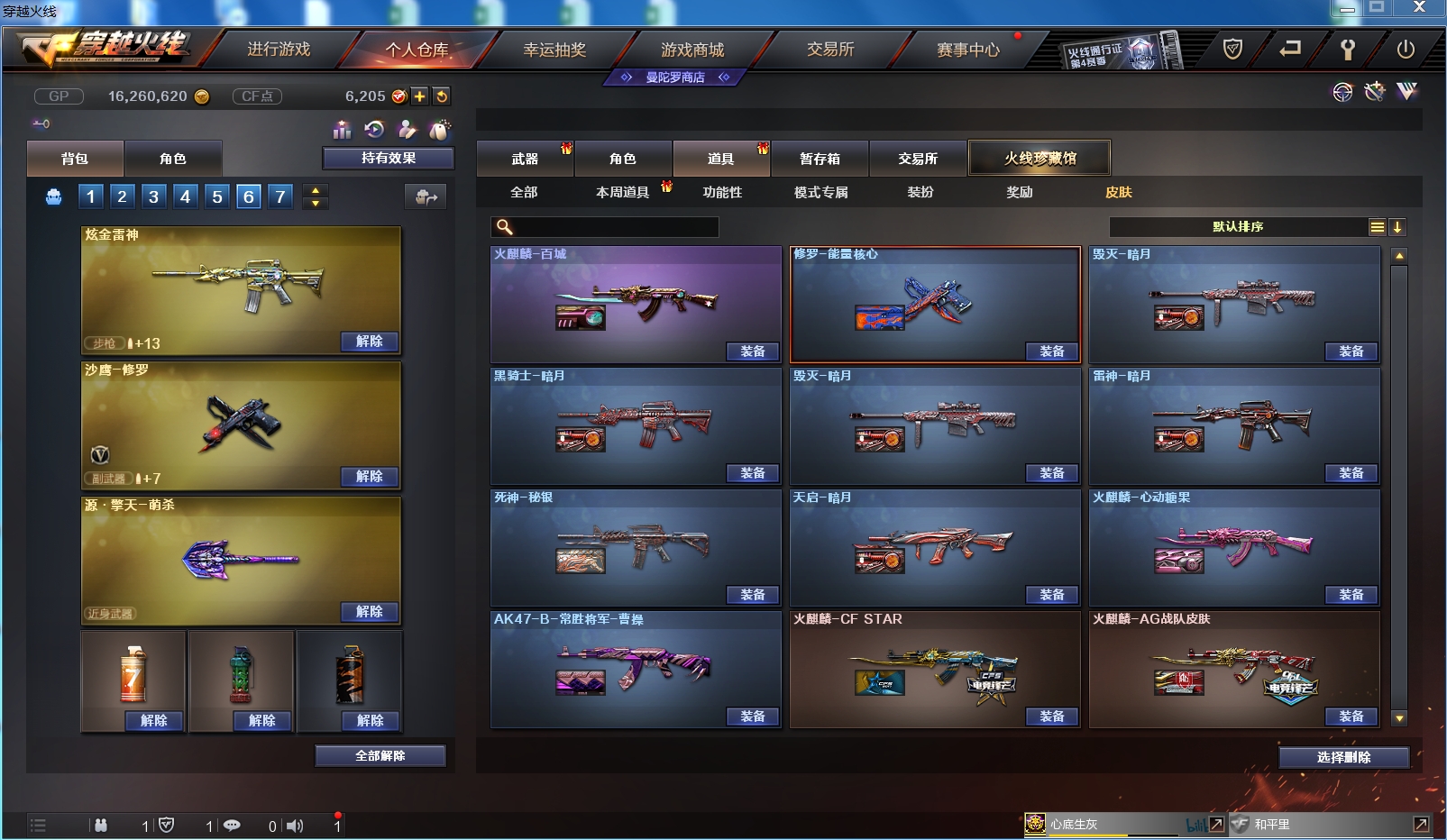Click the up arrow beside the backpack page numbers
The width and height of the screenshot is (1447, 840).
point(314,190)
